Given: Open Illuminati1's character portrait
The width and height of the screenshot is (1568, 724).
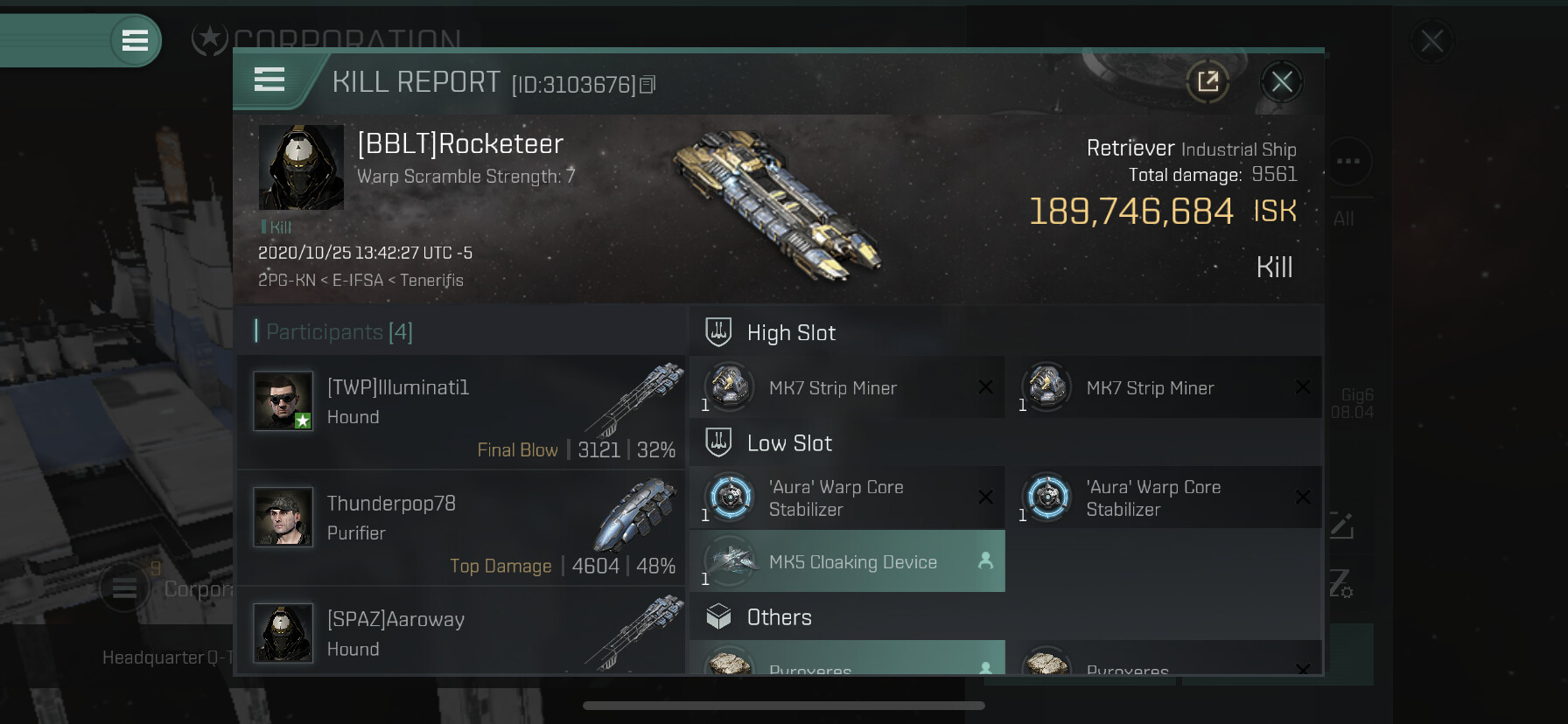Looking at the screenshot, I should point(283,400).
